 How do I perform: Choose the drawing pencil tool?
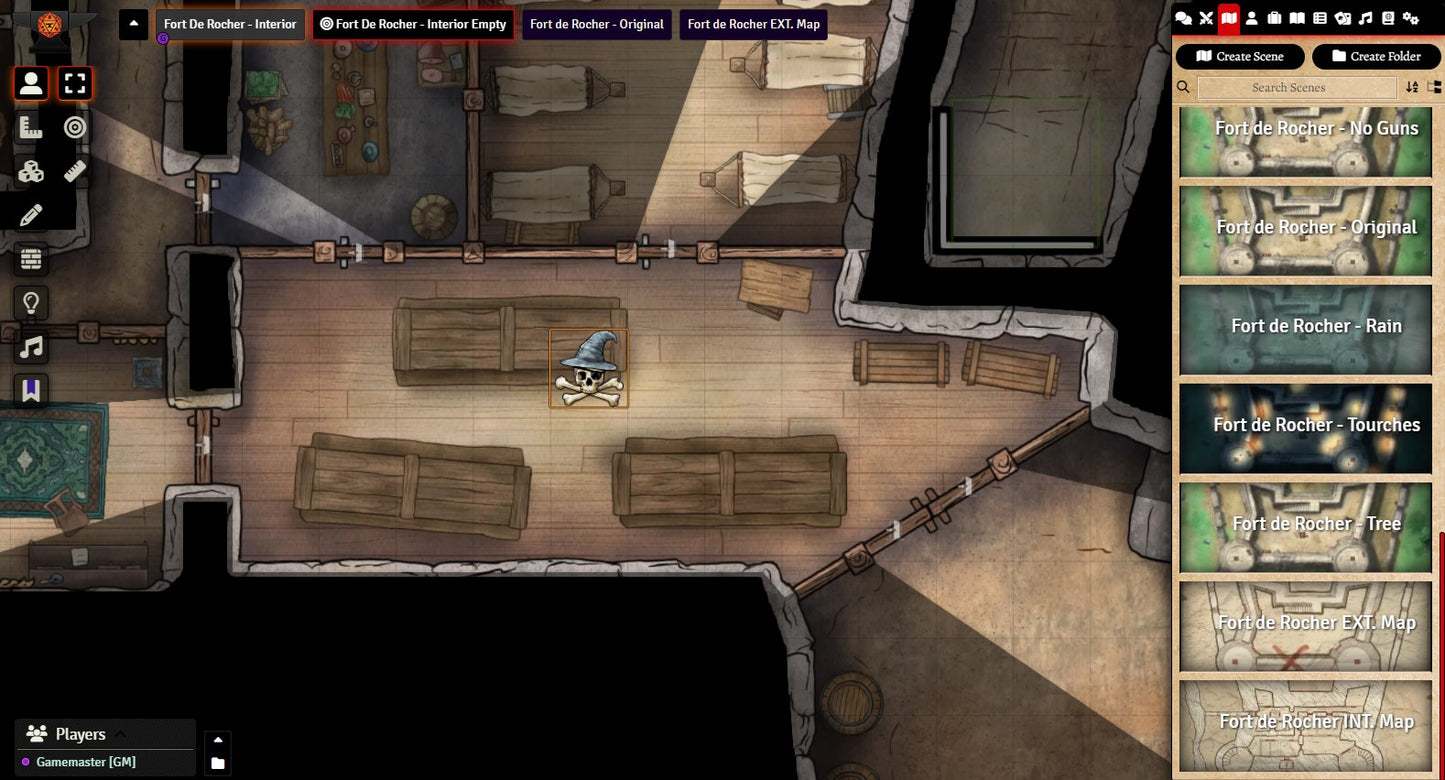pyautogui.click(x=31, y=215)
